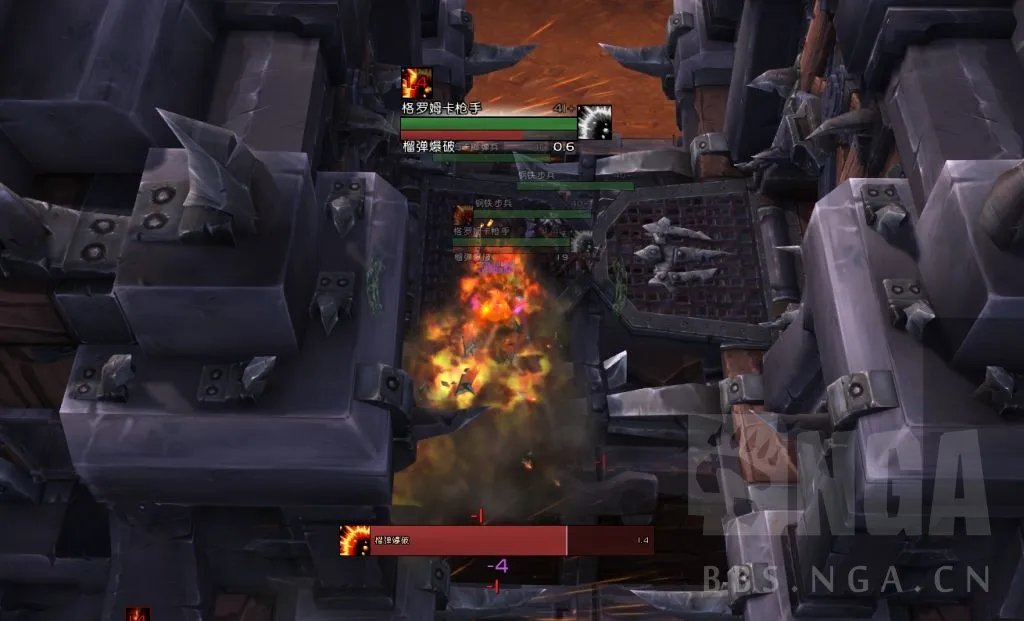Select the fiery debuff icon above the top nameplate
This screenshot has height=621, width=1024.
415,81
